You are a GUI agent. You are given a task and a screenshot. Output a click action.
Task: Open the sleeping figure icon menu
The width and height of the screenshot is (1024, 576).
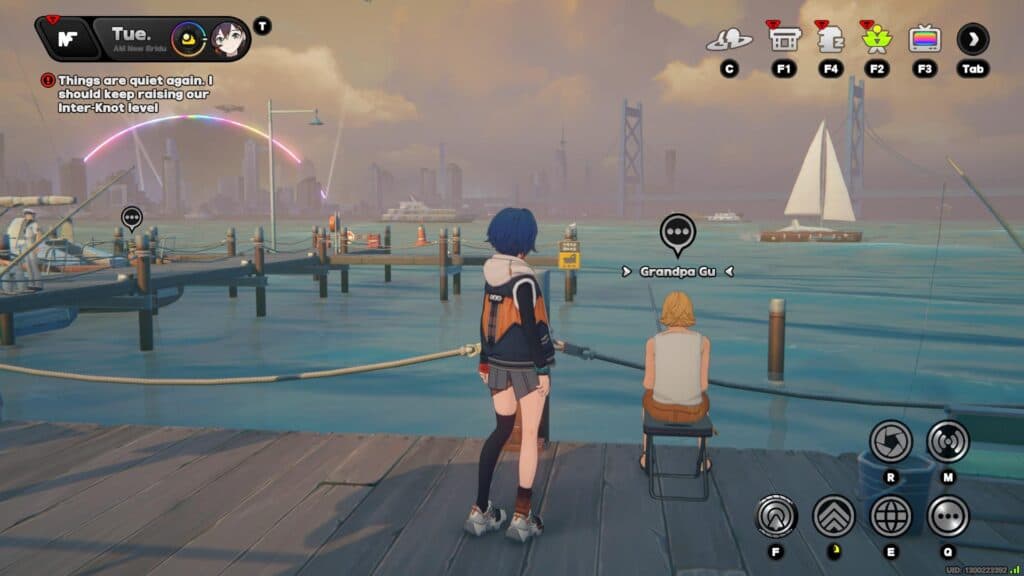(830, 40)
